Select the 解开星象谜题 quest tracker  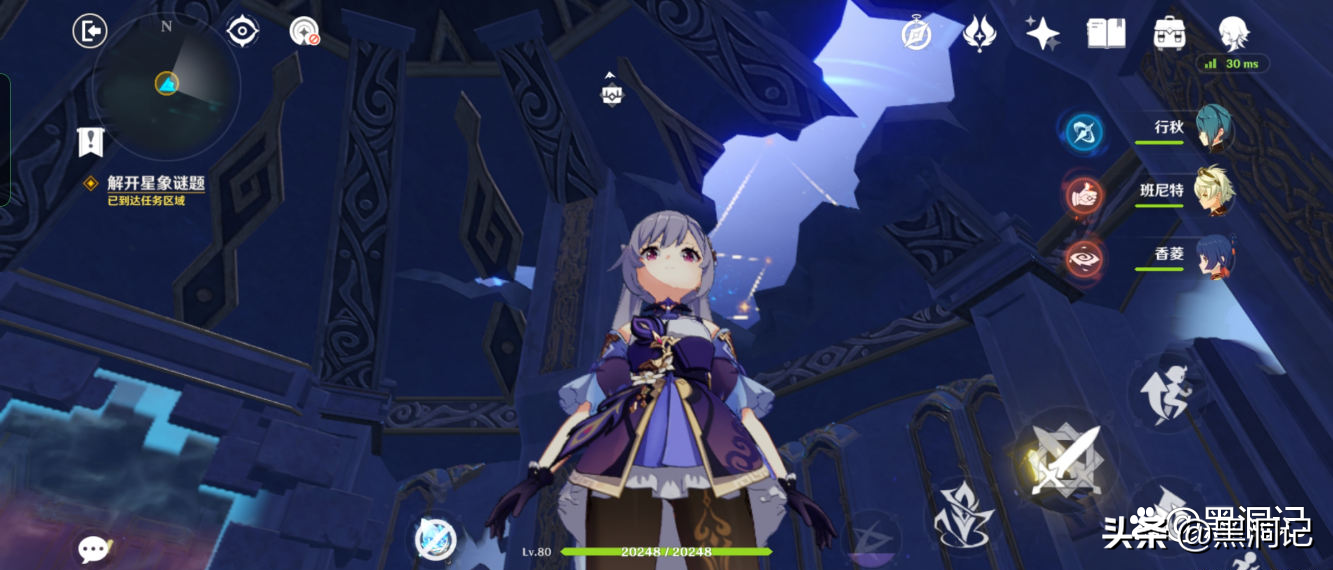click(155, 183)
